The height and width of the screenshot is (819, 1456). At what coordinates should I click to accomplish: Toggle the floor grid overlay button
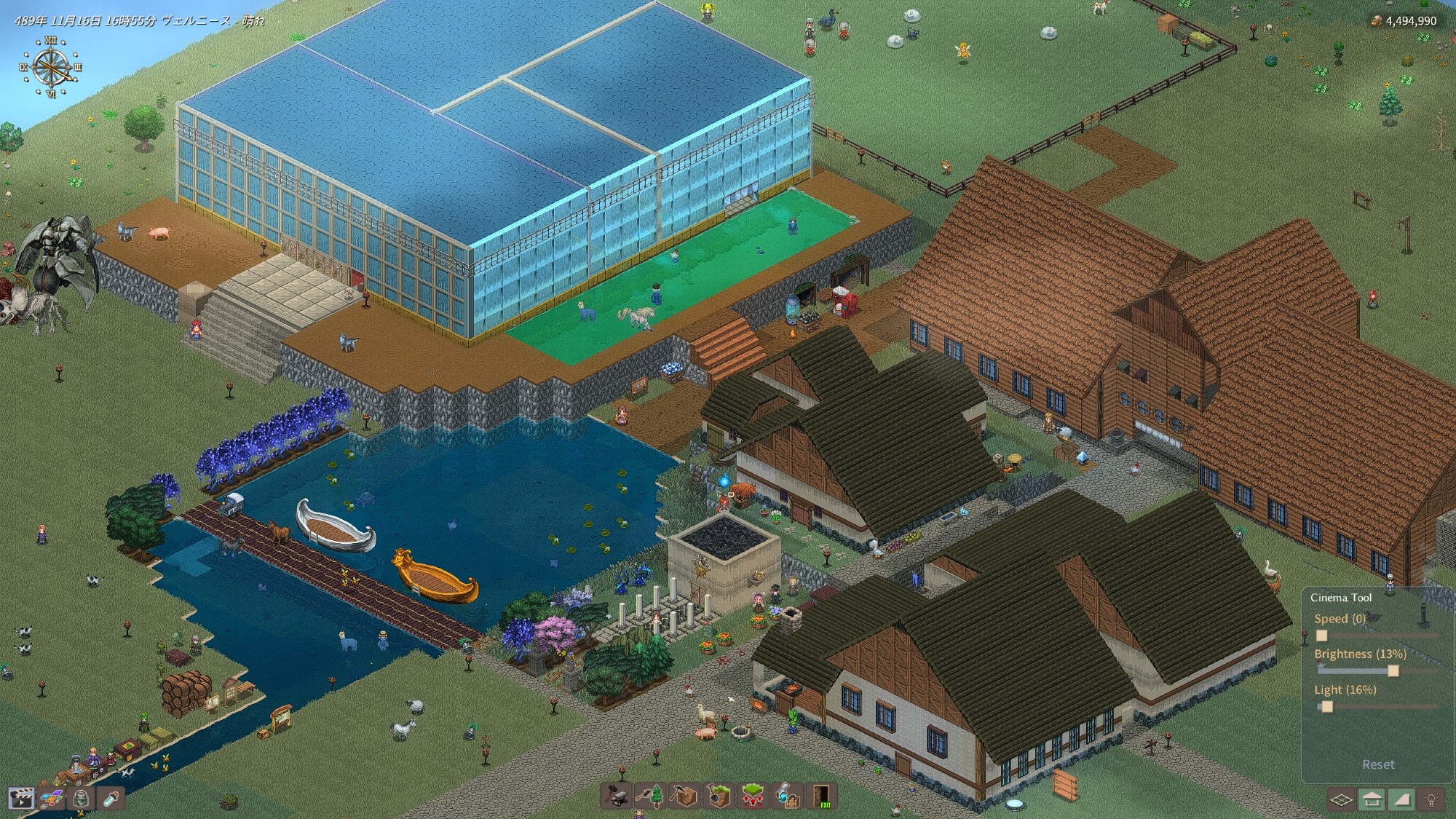point(1341,800)
